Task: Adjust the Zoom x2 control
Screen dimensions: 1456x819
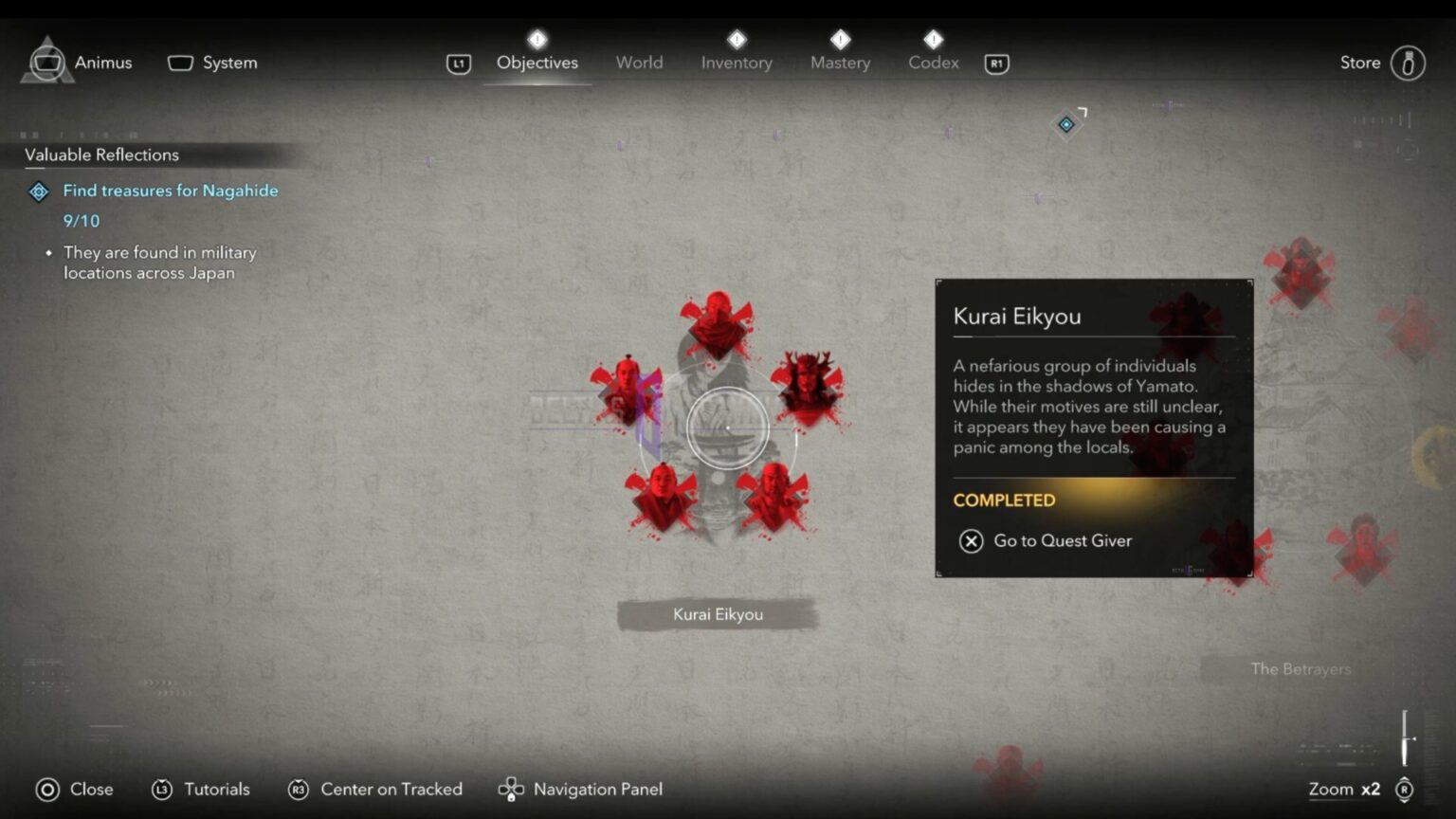Action: pos(1342,789)
